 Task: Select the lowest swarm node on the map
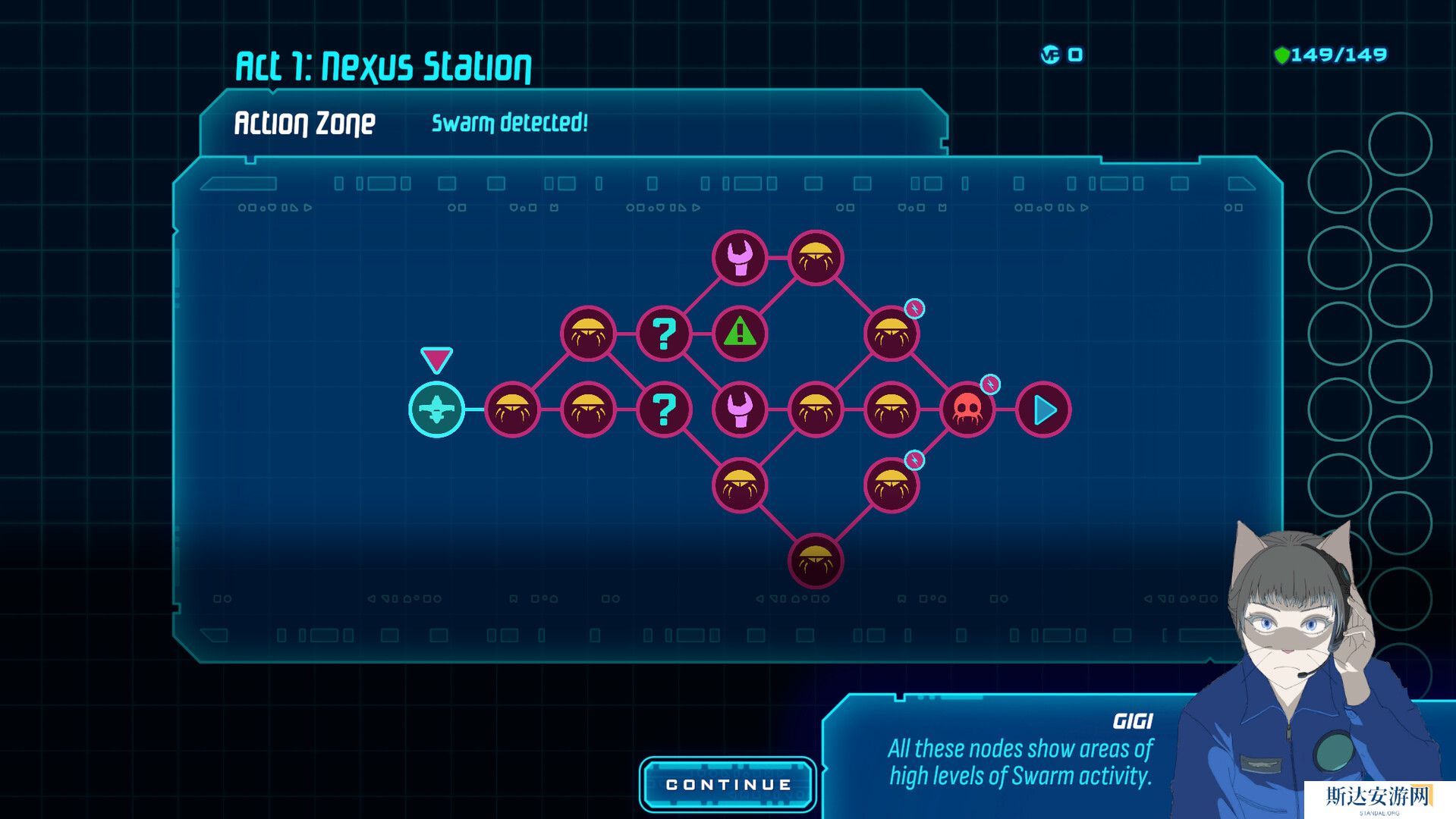click(x=816, y=561)
